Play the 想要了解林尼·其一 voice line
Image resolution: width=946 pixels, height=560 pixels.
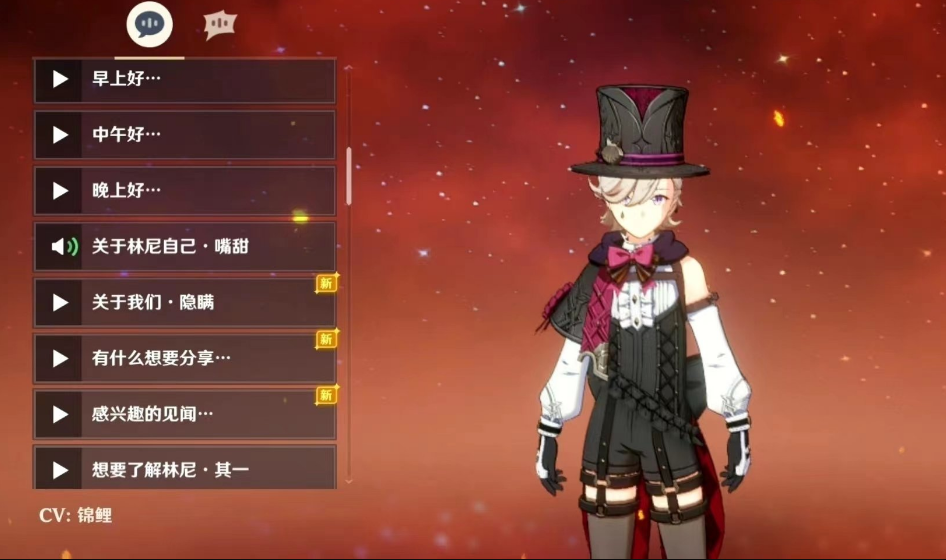pos(185,468)
